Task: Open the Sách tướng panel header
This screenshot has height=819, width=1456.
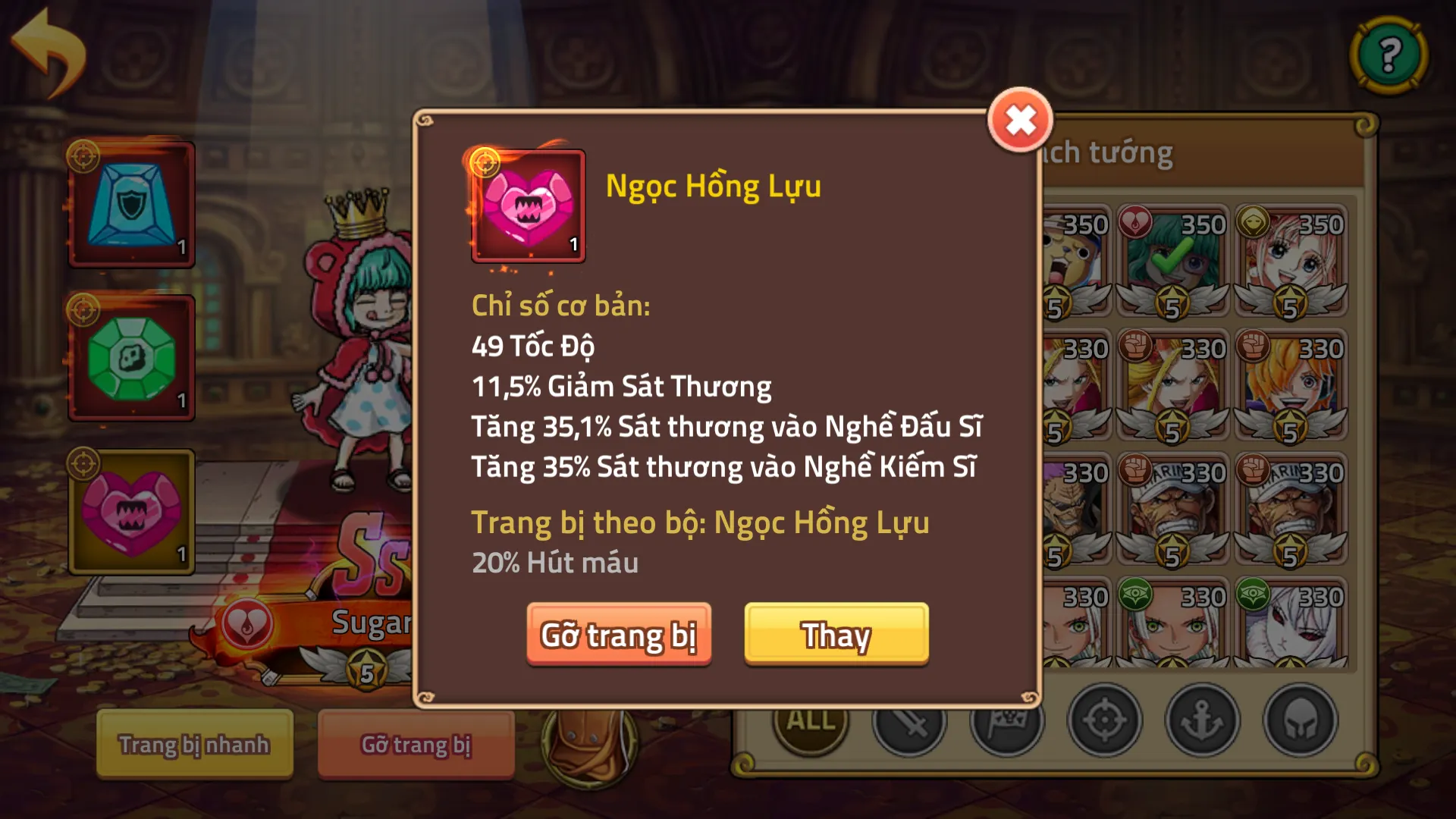Action: click(x=1115, y=152)
